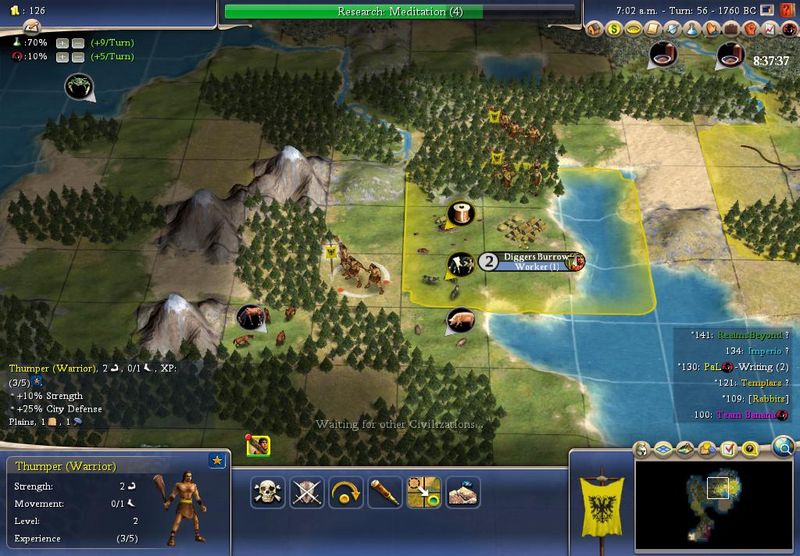
Task: Select the warrior unit portrait icon
Action: pos(258,444)
